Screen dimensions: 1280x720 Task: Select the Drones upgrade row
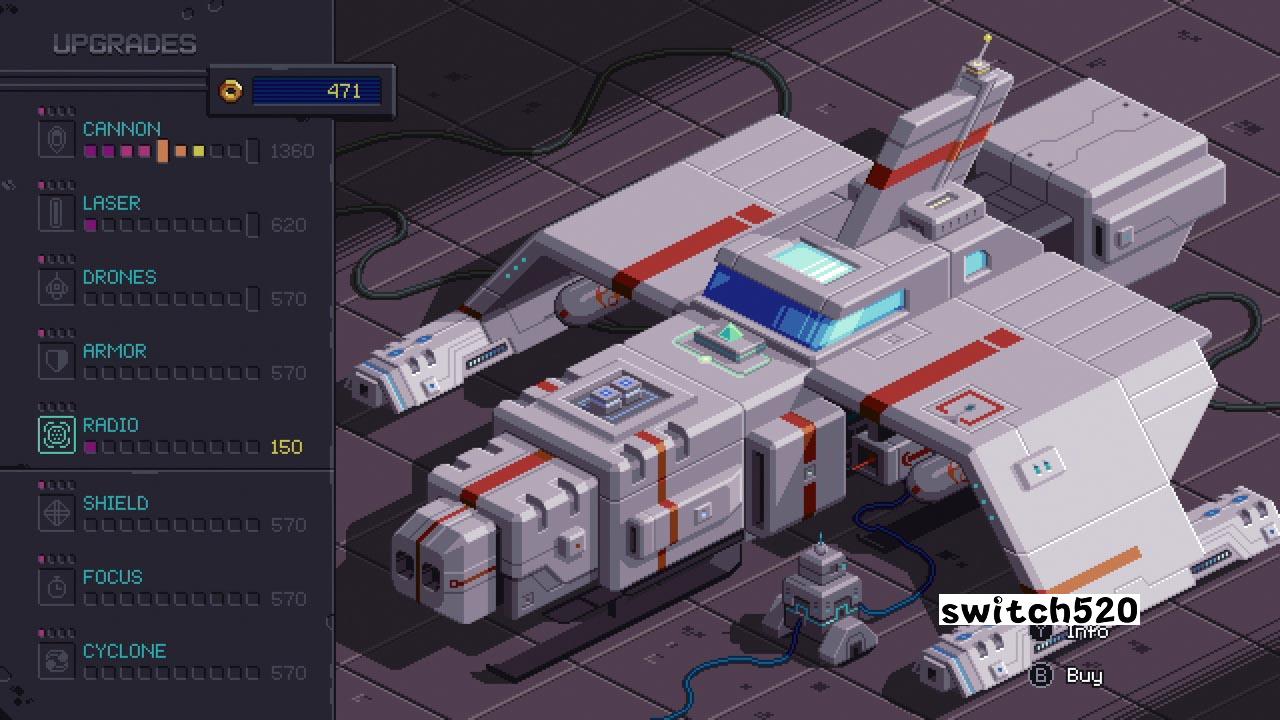[119, 277]
